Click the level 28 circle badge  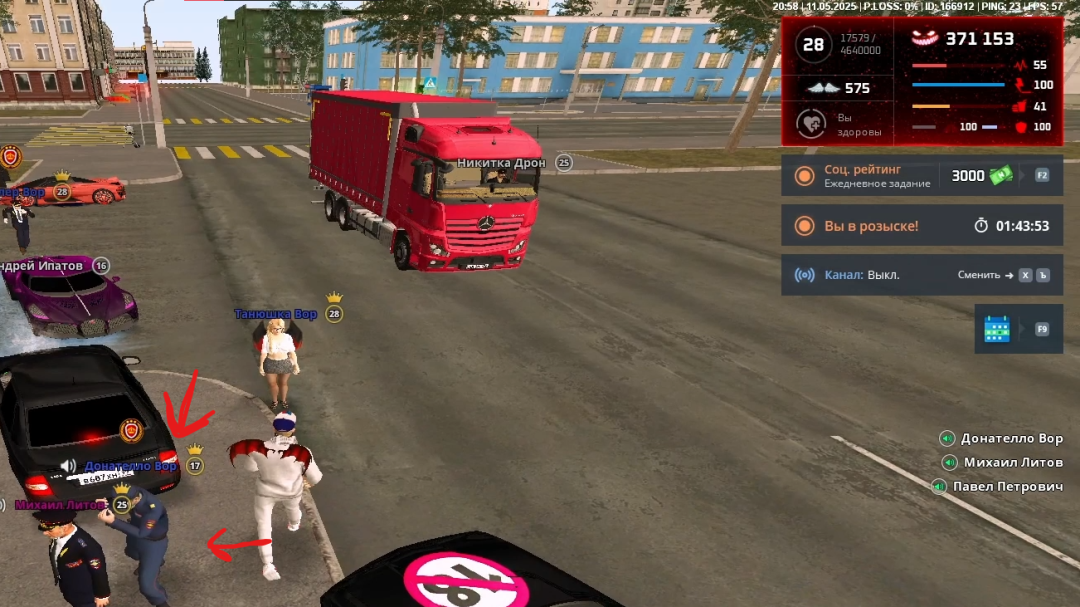click(x=814, y=45)
